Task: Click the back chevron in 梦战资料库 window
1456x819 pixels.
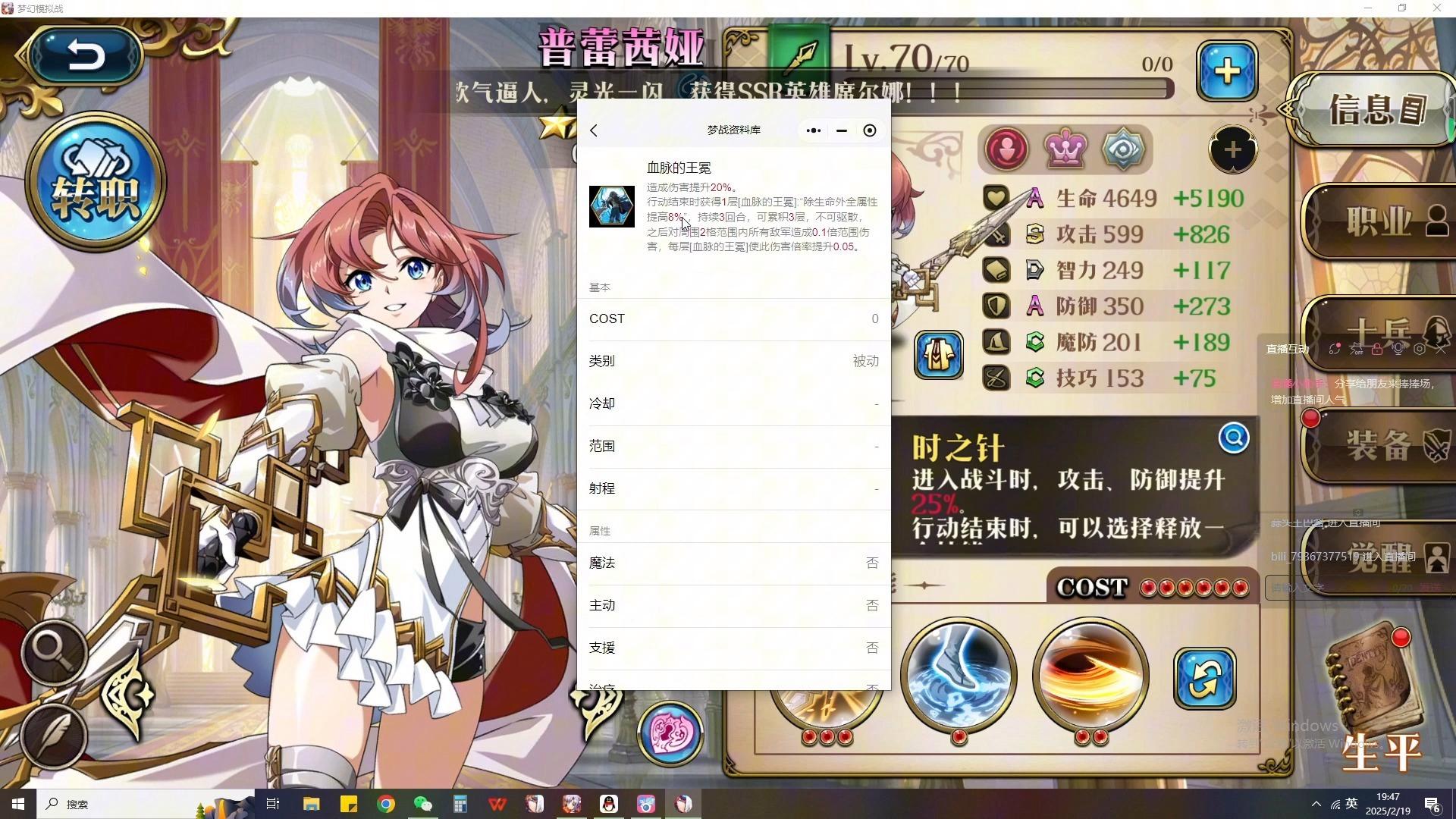Action: pyautogui.click(x=594, y=130)
